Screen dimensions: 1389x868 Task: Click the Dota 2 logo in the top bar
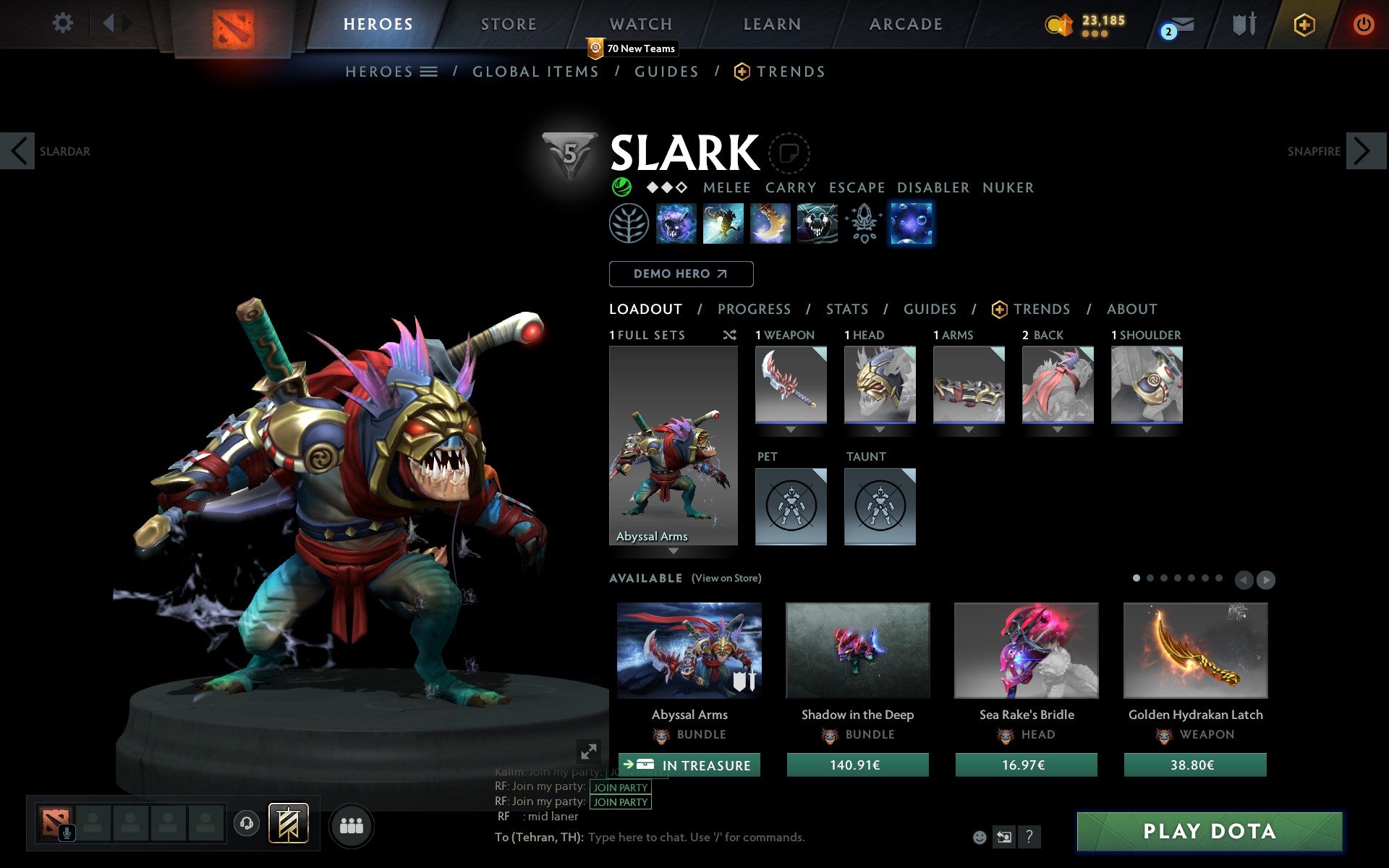pyautogui.click(x=233, y=24)
